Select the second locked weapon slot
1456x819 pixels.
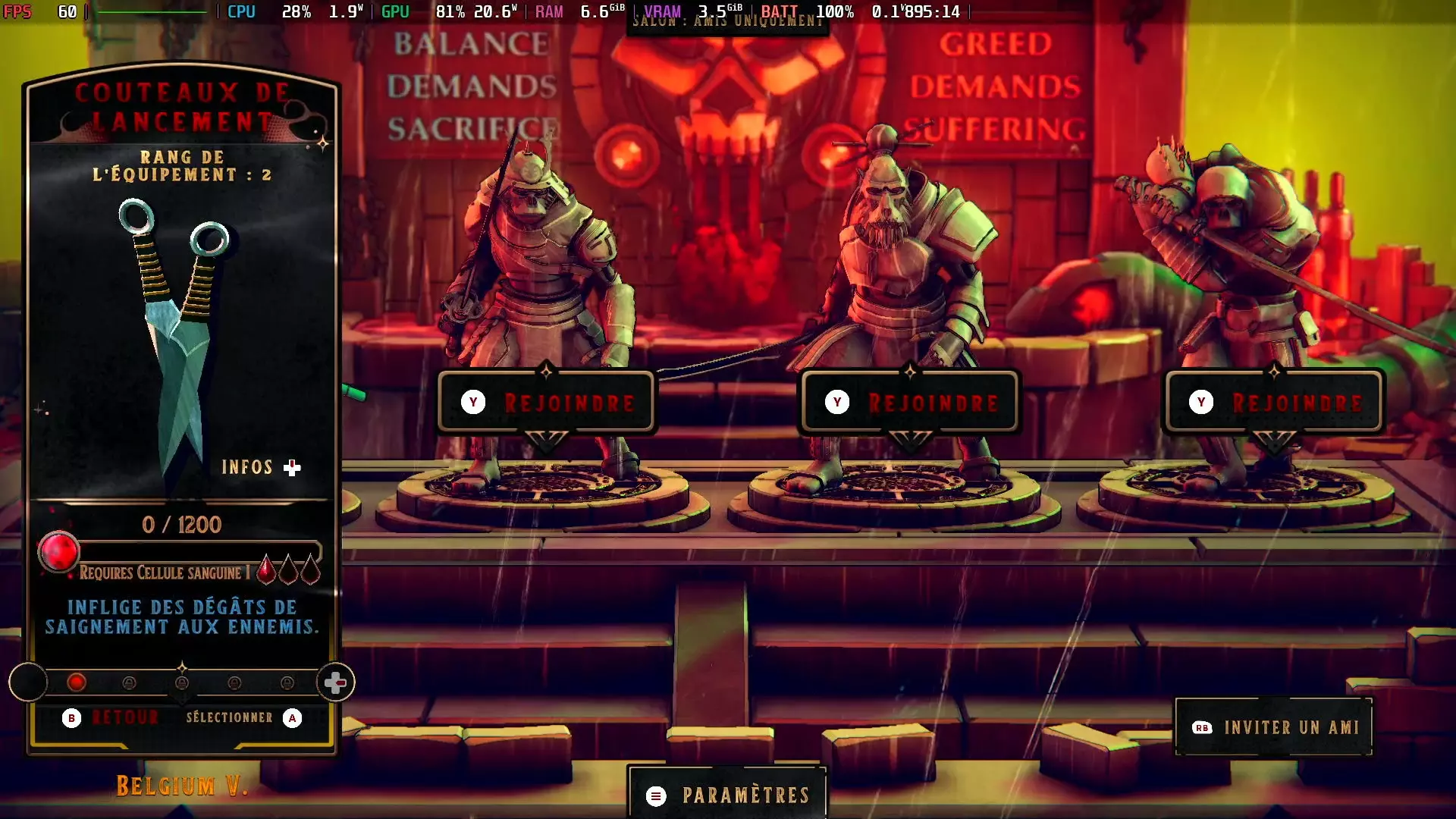click(181, 682)
